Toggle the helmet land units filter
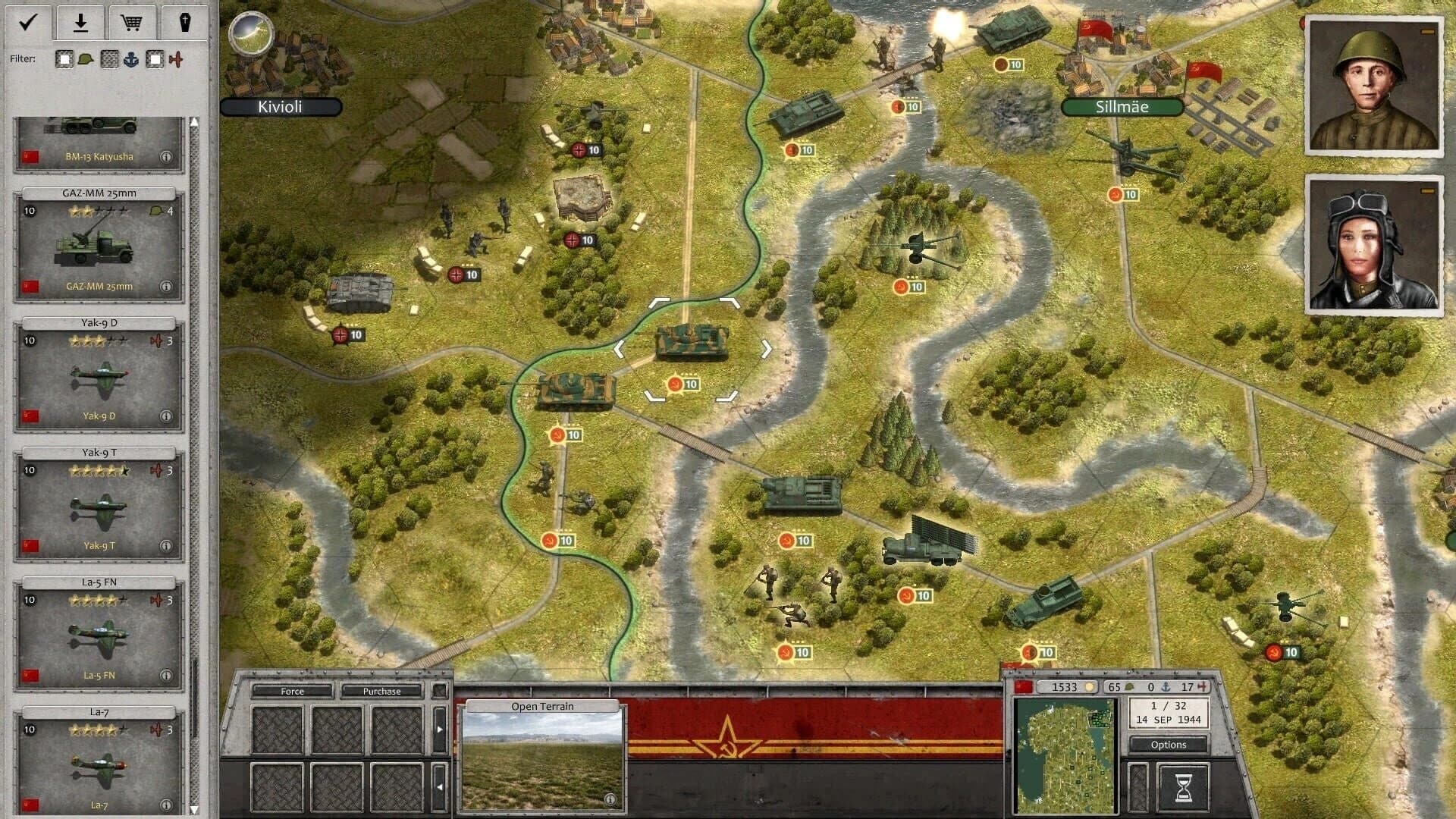 coord(73,58)
